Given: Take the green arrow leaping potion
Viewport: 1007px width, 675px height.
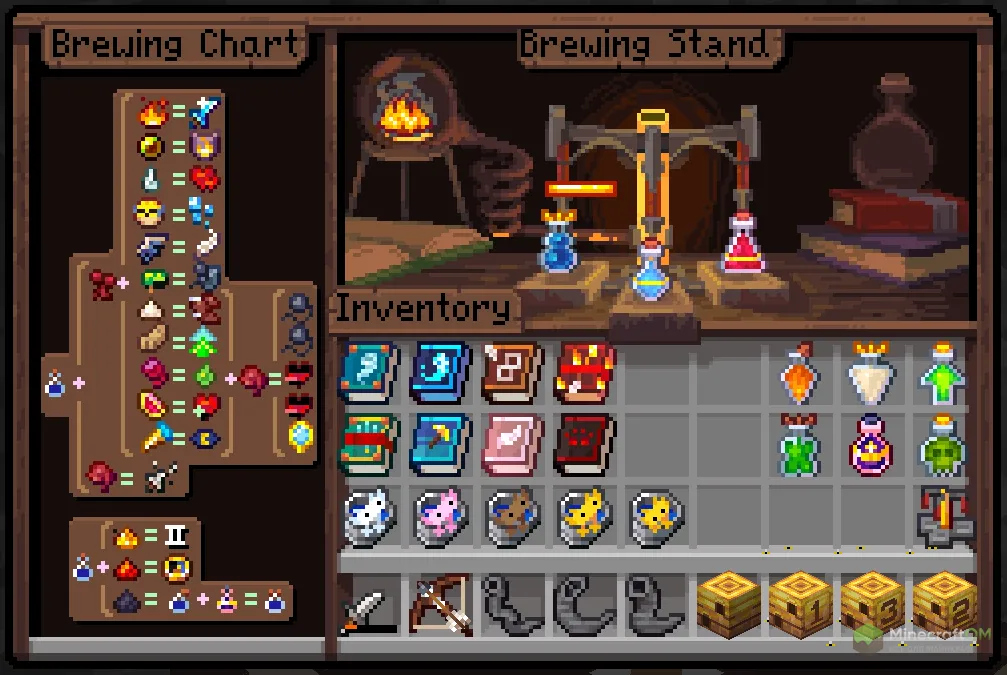Looking at the screenshot, I should pyautogui.click(x=941, y=374).
